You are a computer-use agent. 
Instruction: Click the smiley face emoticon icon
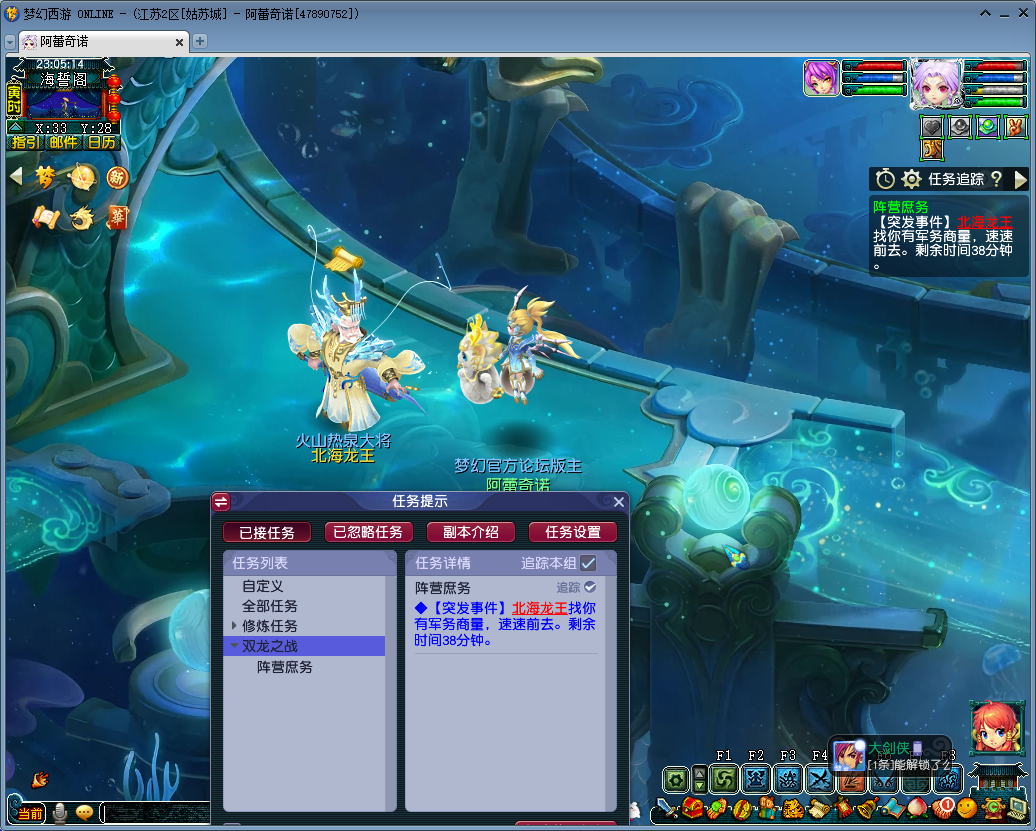967,807
